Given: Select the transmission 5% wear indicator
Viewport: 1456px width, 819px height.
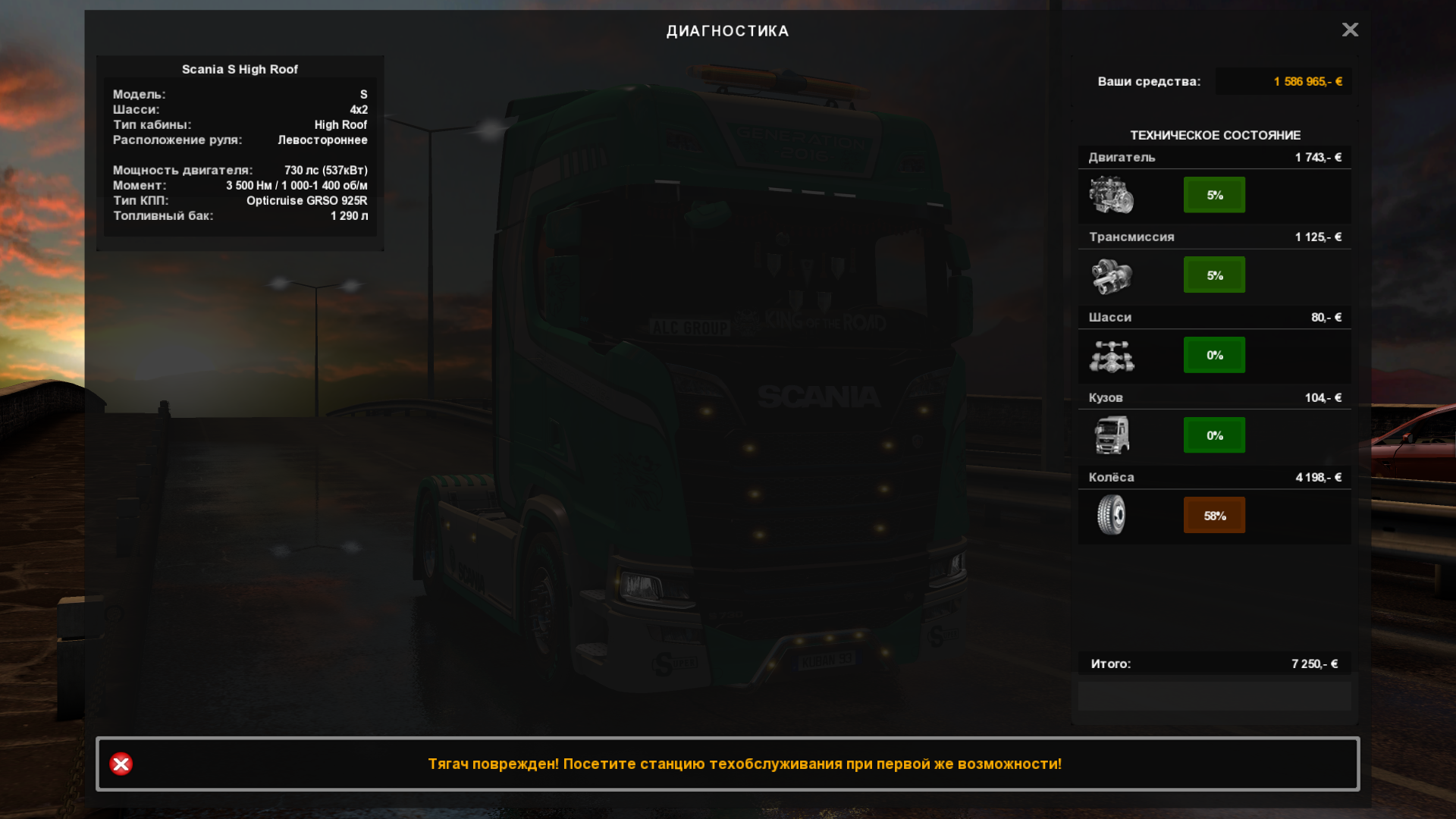Looking at the screenshot, I should click(x=1214, y=275).
